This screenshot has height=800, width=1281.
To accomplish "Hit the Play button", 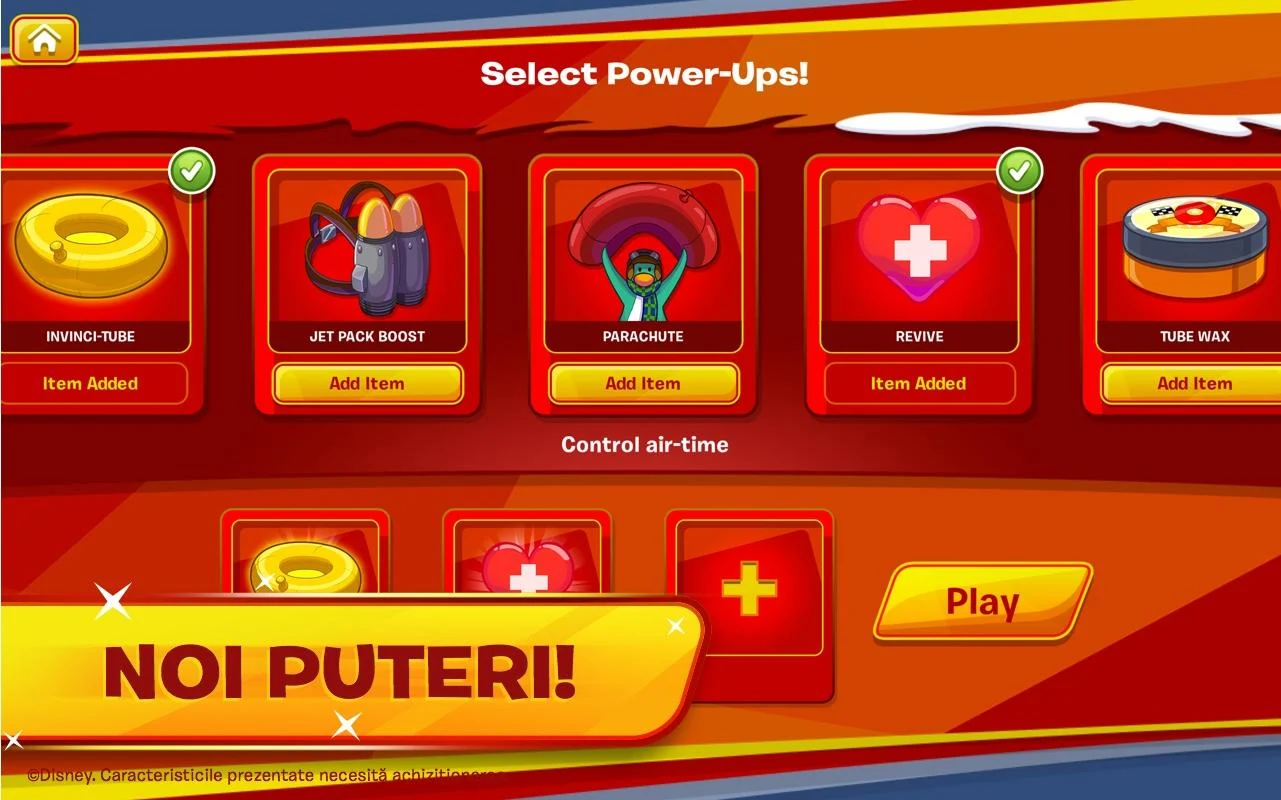I will point(981,601).
